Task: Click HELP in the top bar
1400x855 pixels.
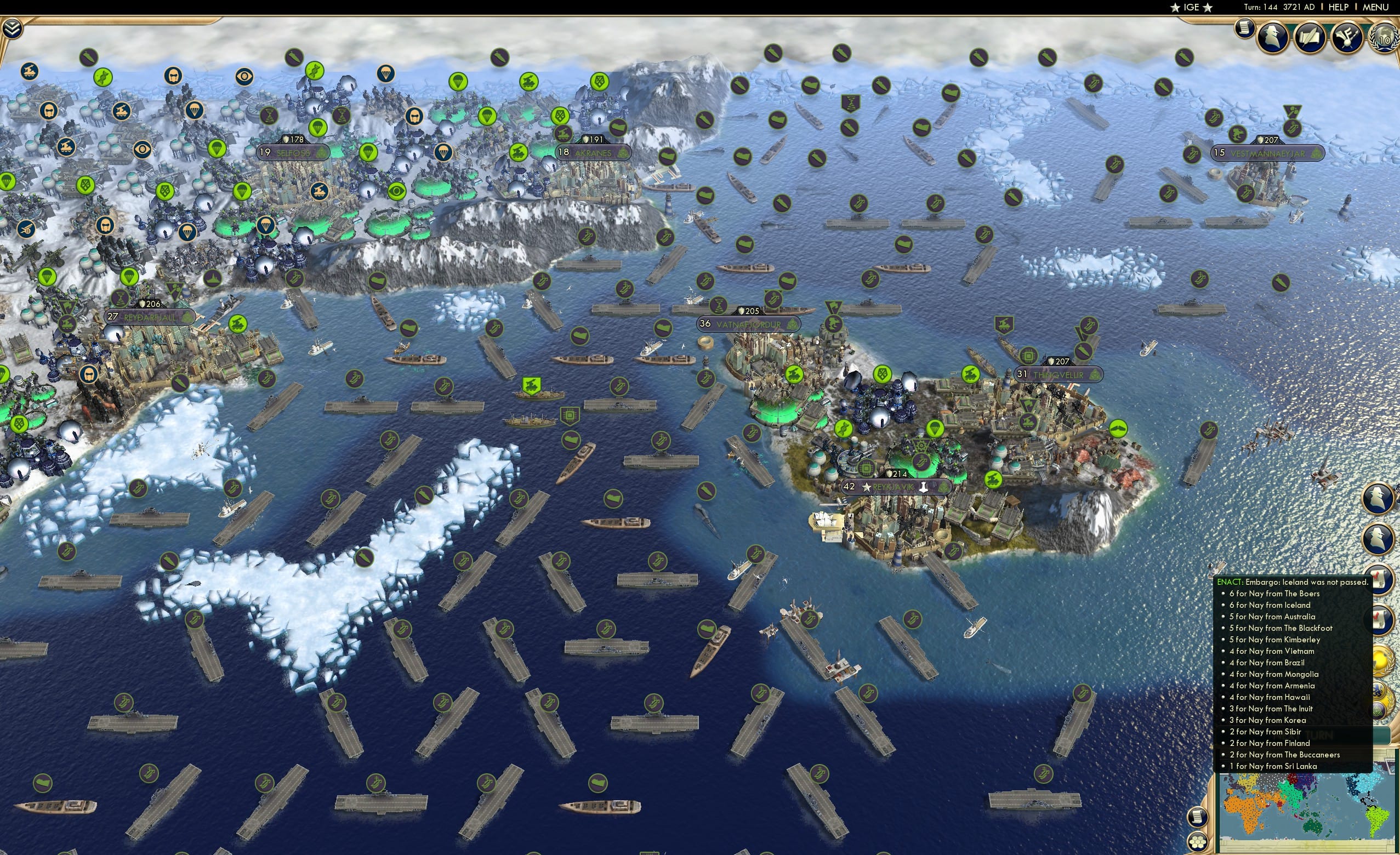Action: click(1339, 7)
